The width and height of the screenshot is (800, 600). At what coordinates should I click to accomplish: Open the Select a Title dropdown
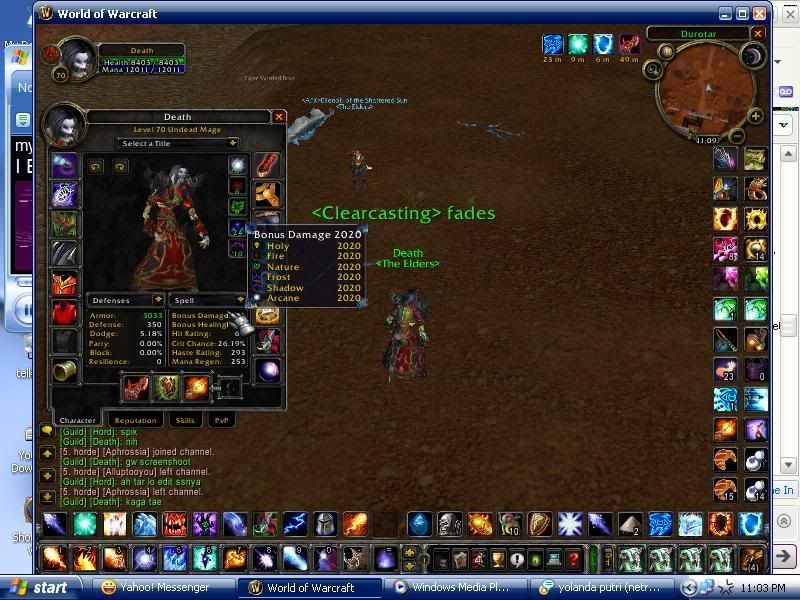tap(177, 143)
